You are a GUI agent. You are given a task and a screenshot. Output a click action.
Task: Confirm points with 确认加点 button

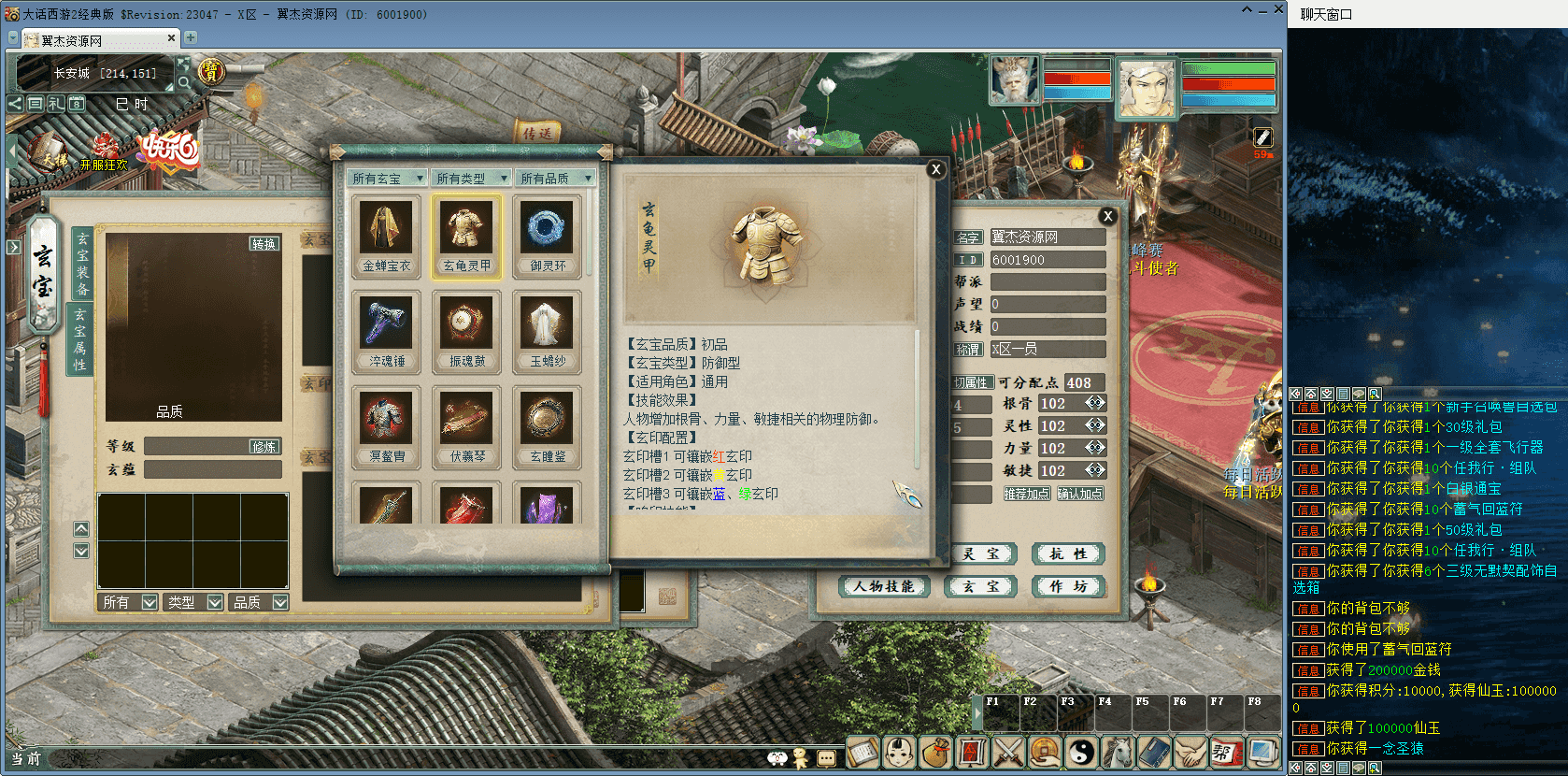click(x=1080, y=494)
